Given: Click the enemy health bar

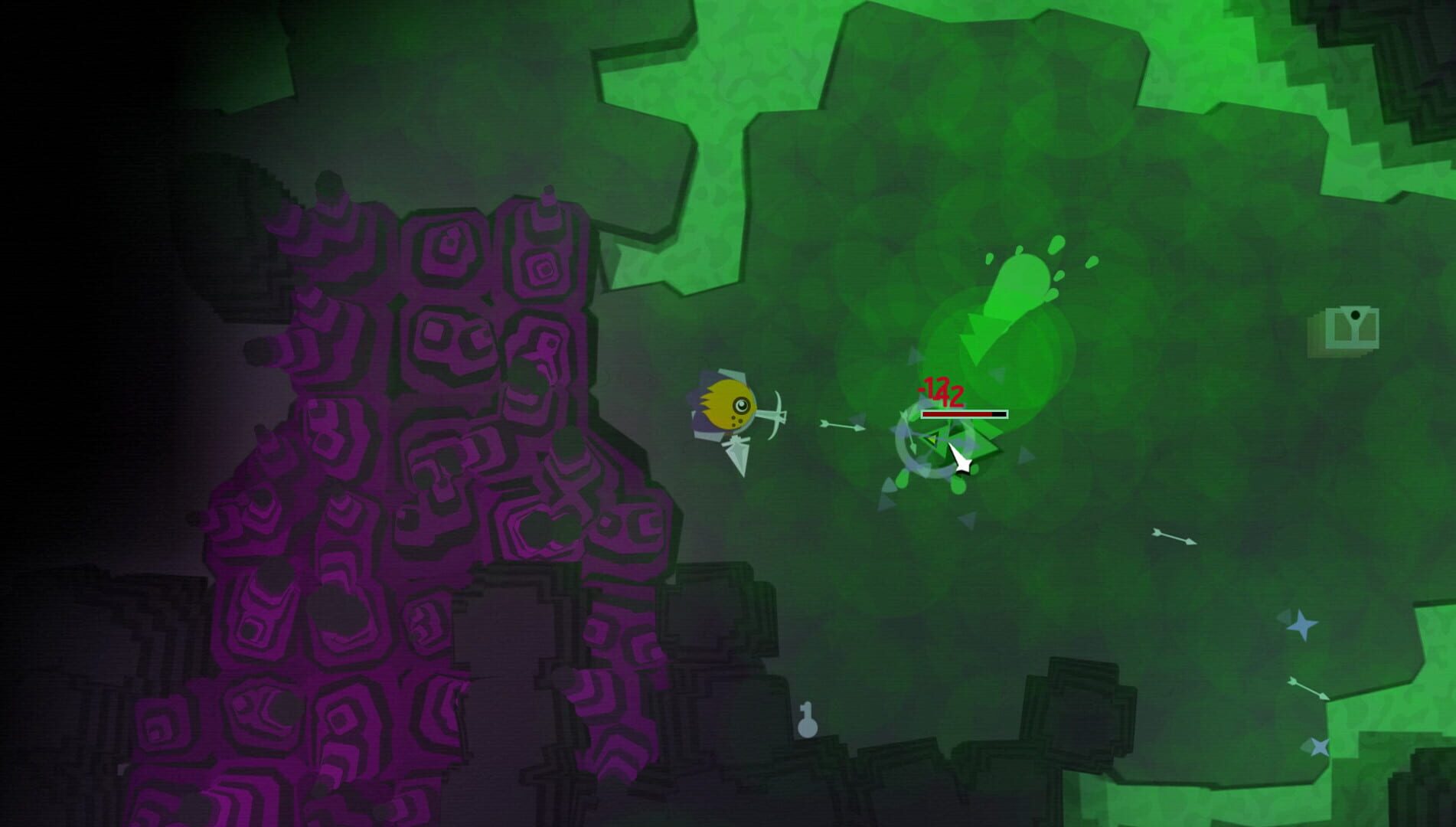Looking at the screenshot, I should point(965,413).
